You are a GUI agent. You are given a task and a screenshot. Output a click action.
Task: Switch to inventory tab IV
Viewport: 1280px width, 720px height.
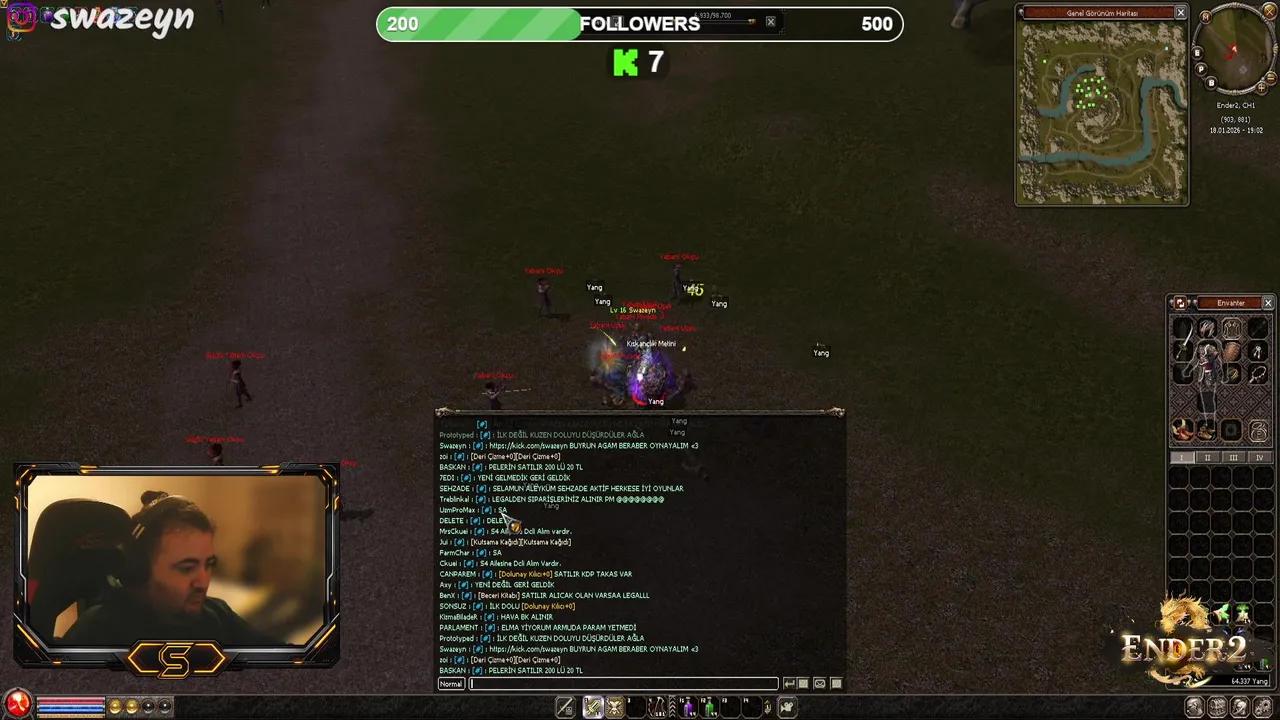click(1258, 457)
